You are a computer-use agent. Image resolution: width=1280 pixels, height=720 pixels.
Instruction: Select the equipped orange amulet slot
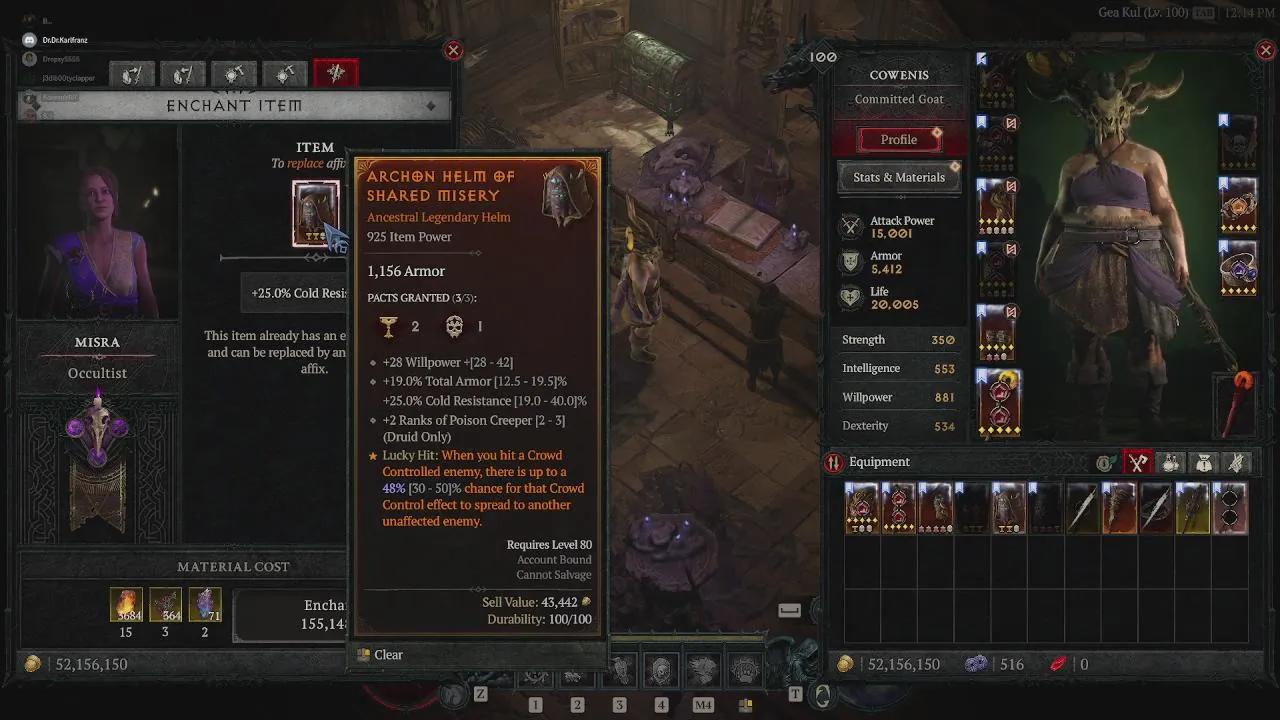pos(1240,206)
